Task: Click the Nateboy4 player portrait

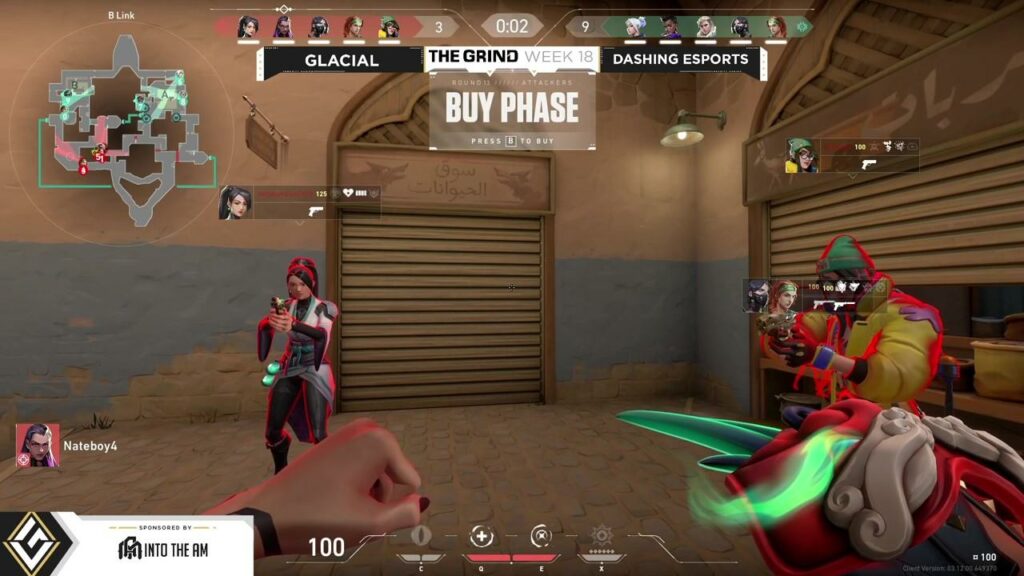Action: [x=32, y=445]
